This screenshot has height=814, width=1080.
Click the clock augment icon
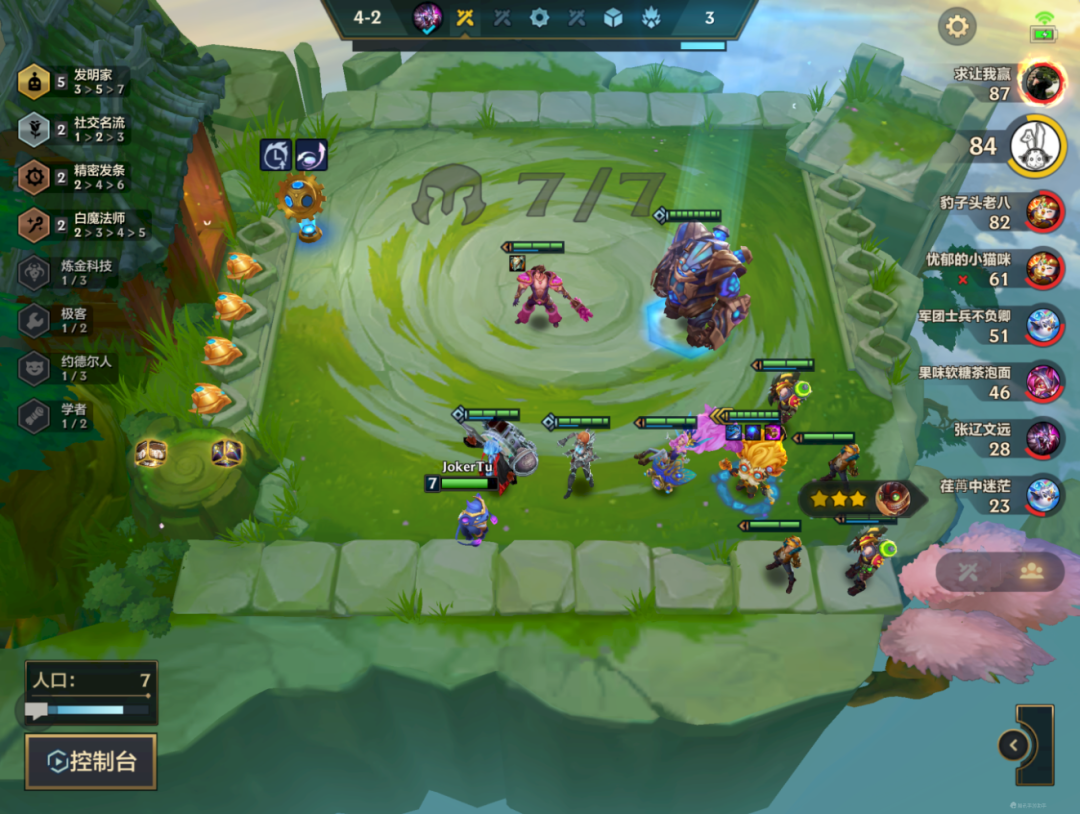tap(275, 155)
